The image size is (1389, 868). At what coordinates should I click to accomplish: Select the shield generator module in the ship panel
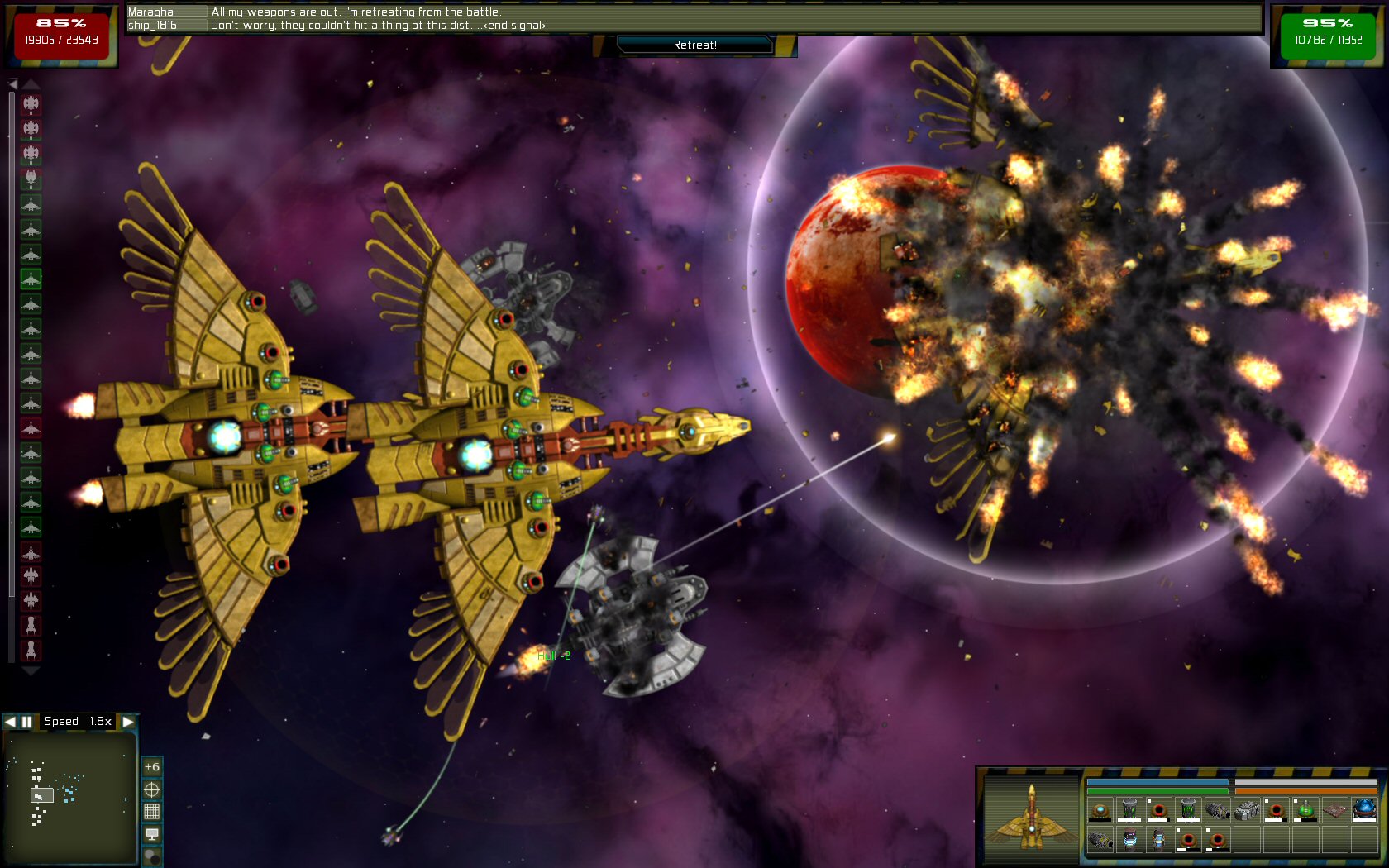[x=1100, y=812]
